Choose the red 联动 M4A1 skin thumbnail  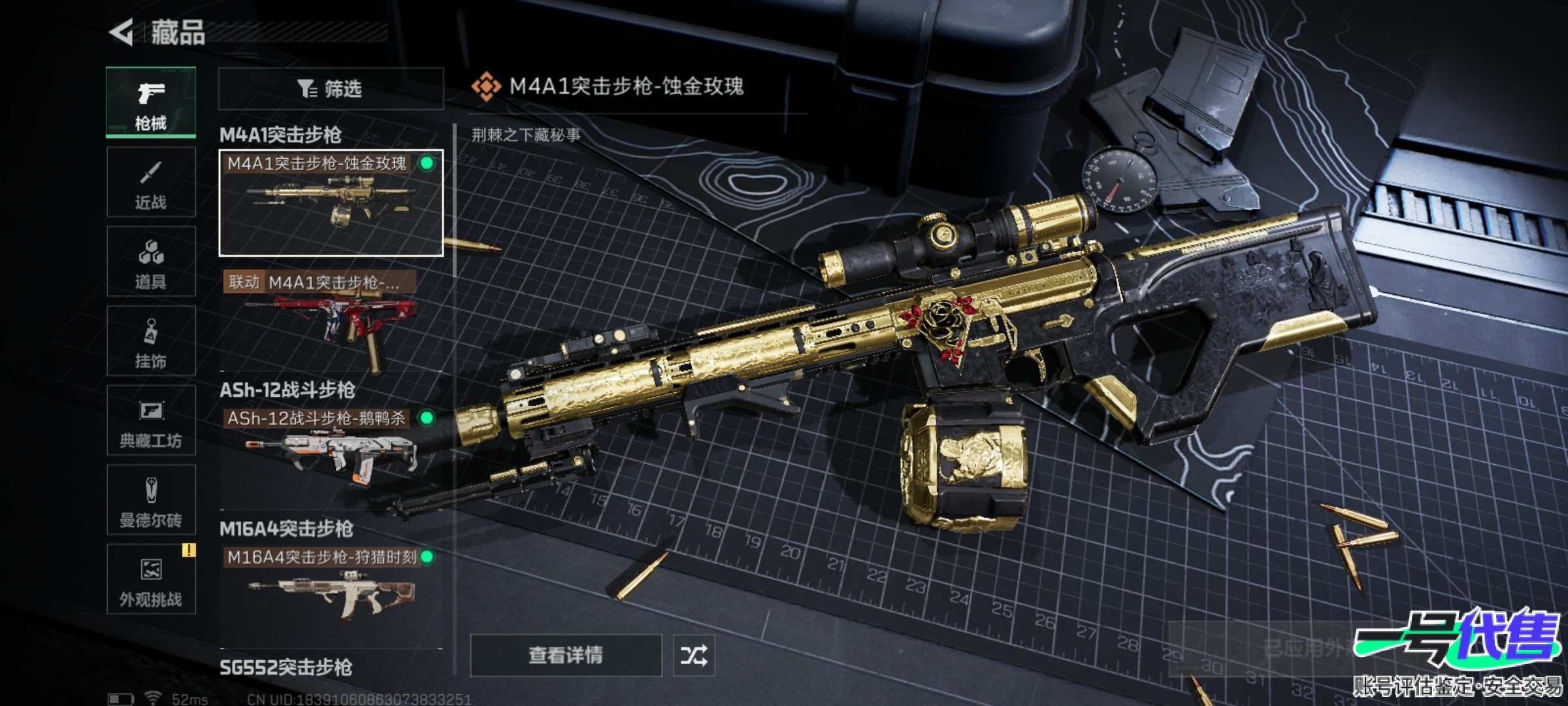pos(331,320)
